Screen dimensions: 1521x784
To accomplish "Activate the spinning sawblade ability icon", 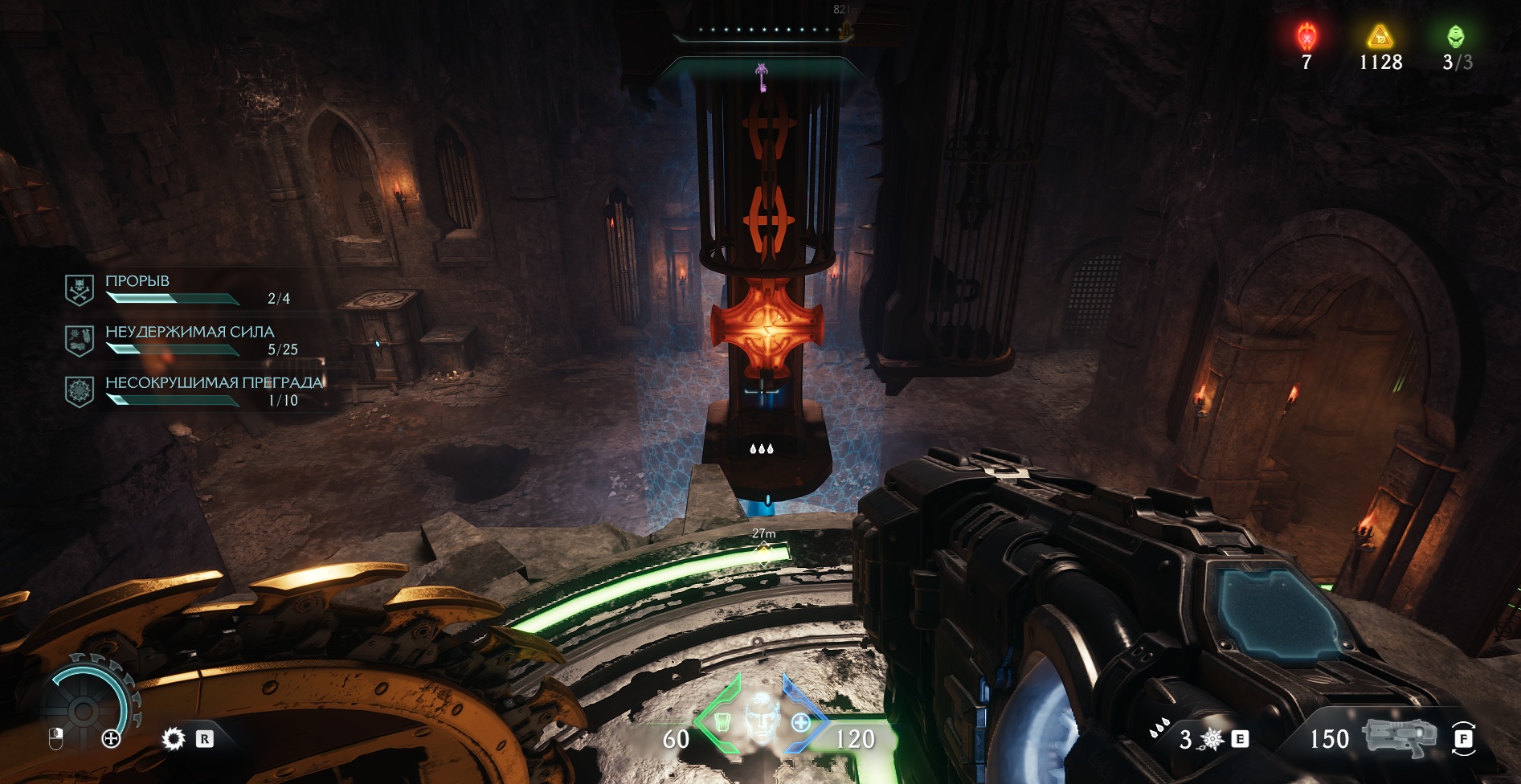I will [174, 738].
